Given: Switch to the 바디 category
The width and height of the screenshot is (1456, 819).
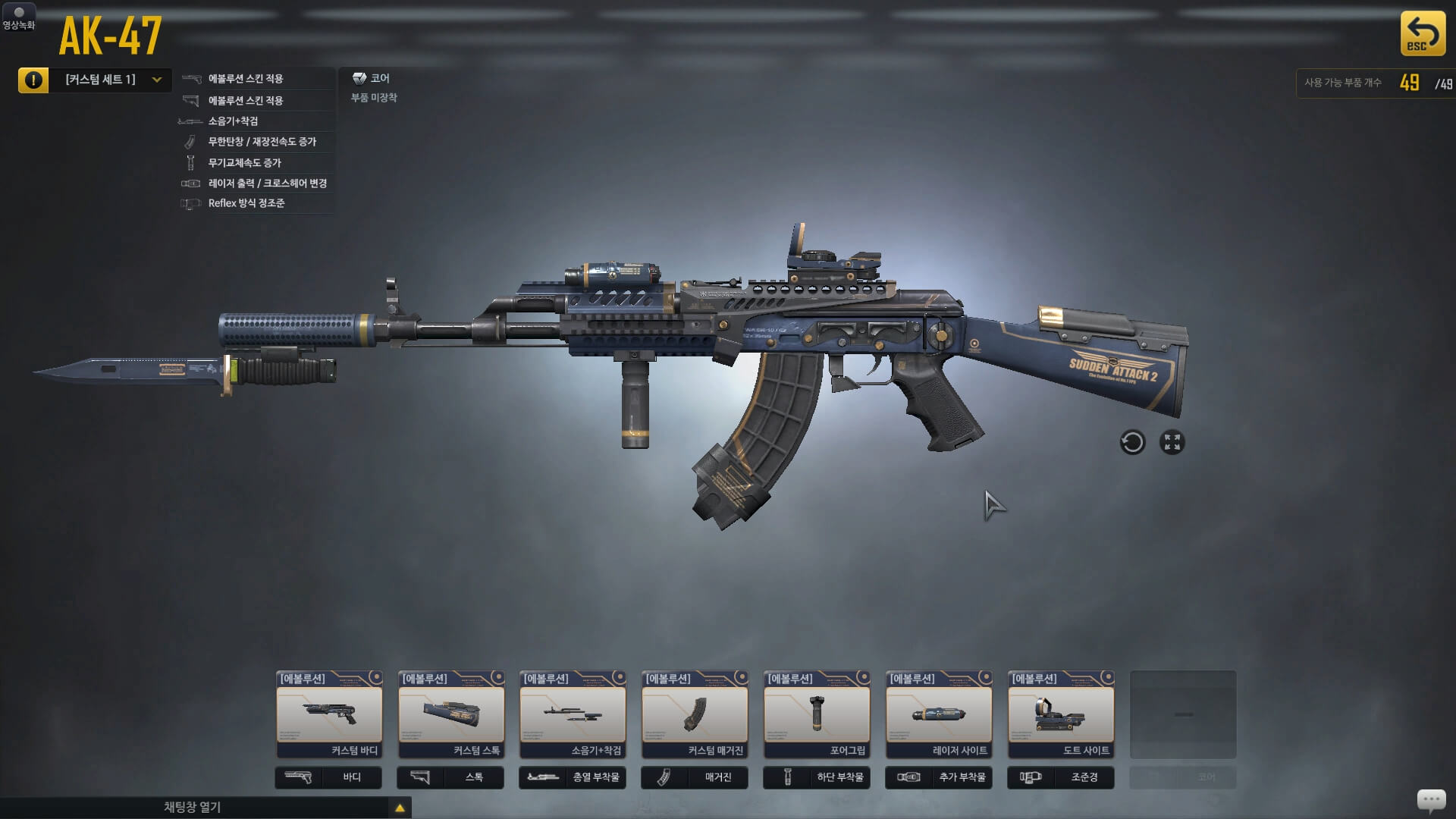Looking at the screenshot, I should pyautogui.click(x=328, y=777).
